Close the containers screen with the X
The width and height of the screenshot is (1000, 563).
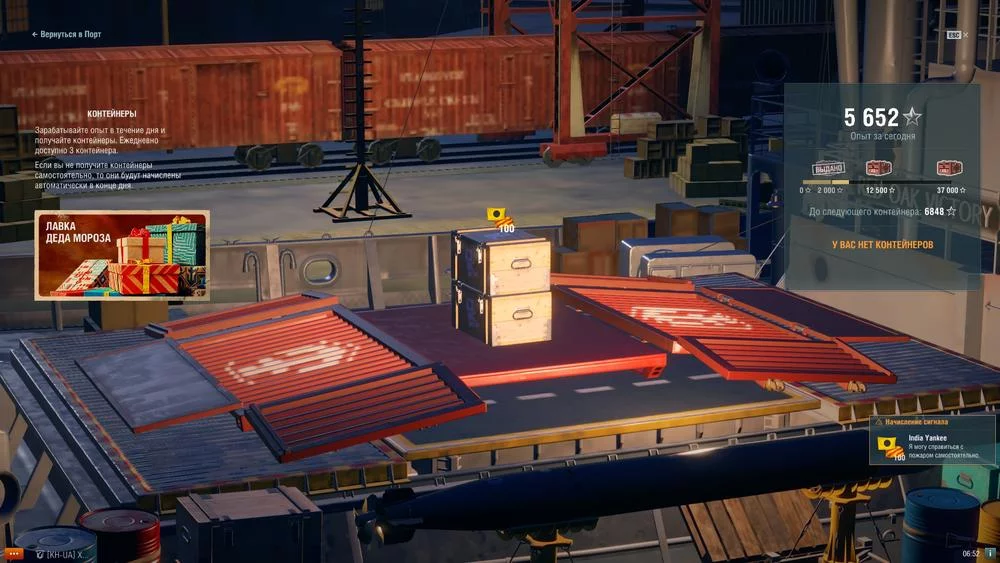[x=965, y=35]
